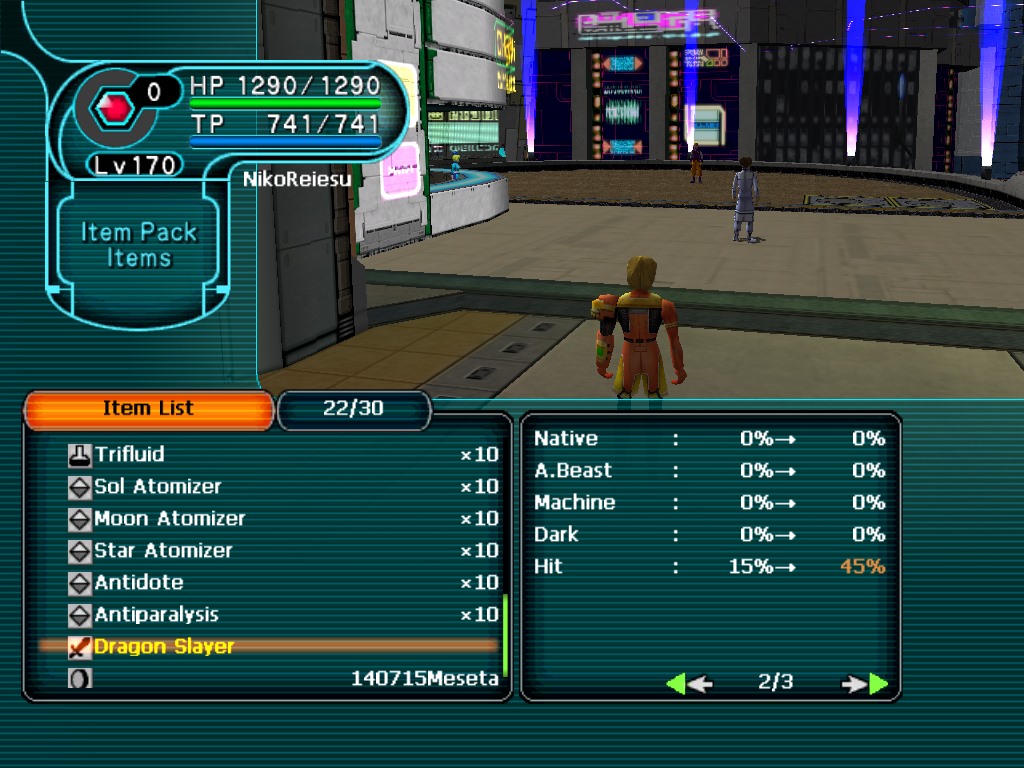Click the green item list scrollbar
Image resolution: width=1024 pixels, height=768 pixels.
[x=506, y=635]
